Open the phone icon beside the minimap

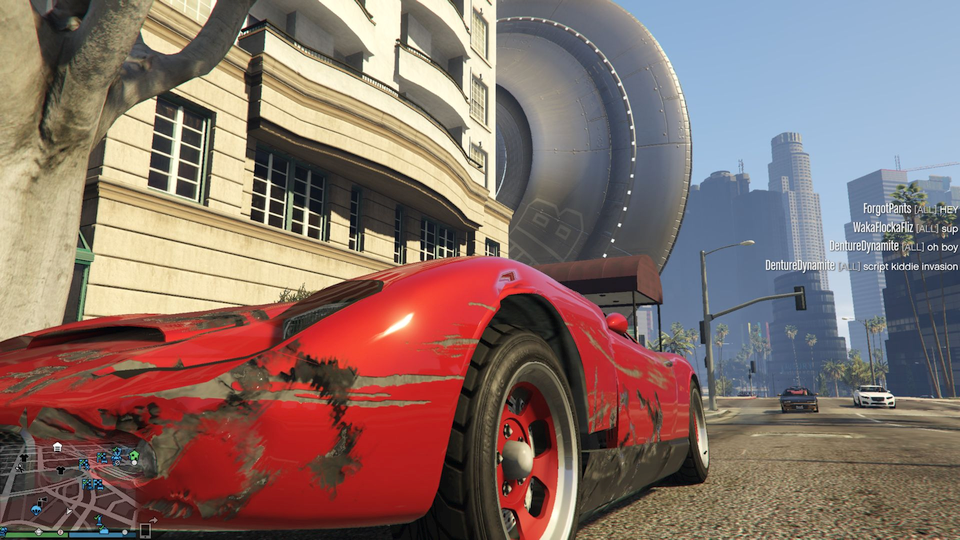tap(145, 530)
